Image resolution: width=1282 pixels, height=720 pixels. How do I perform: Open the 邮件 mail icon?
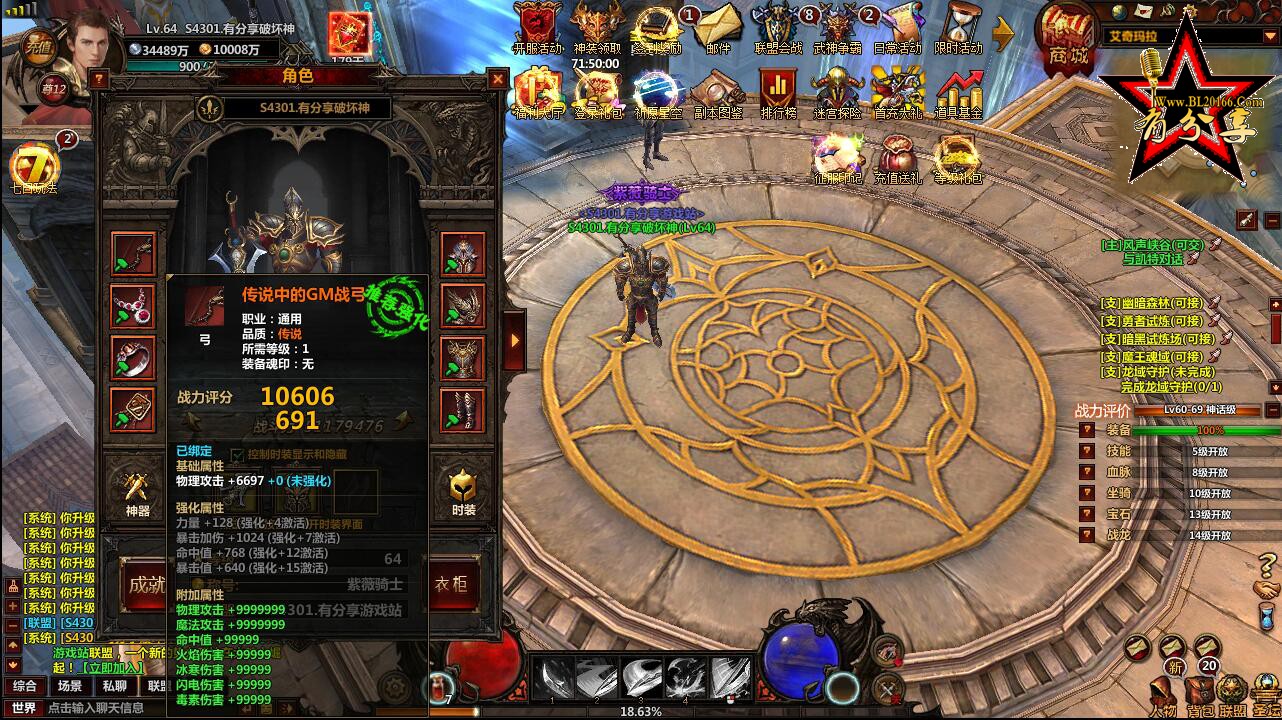point(717,28)
